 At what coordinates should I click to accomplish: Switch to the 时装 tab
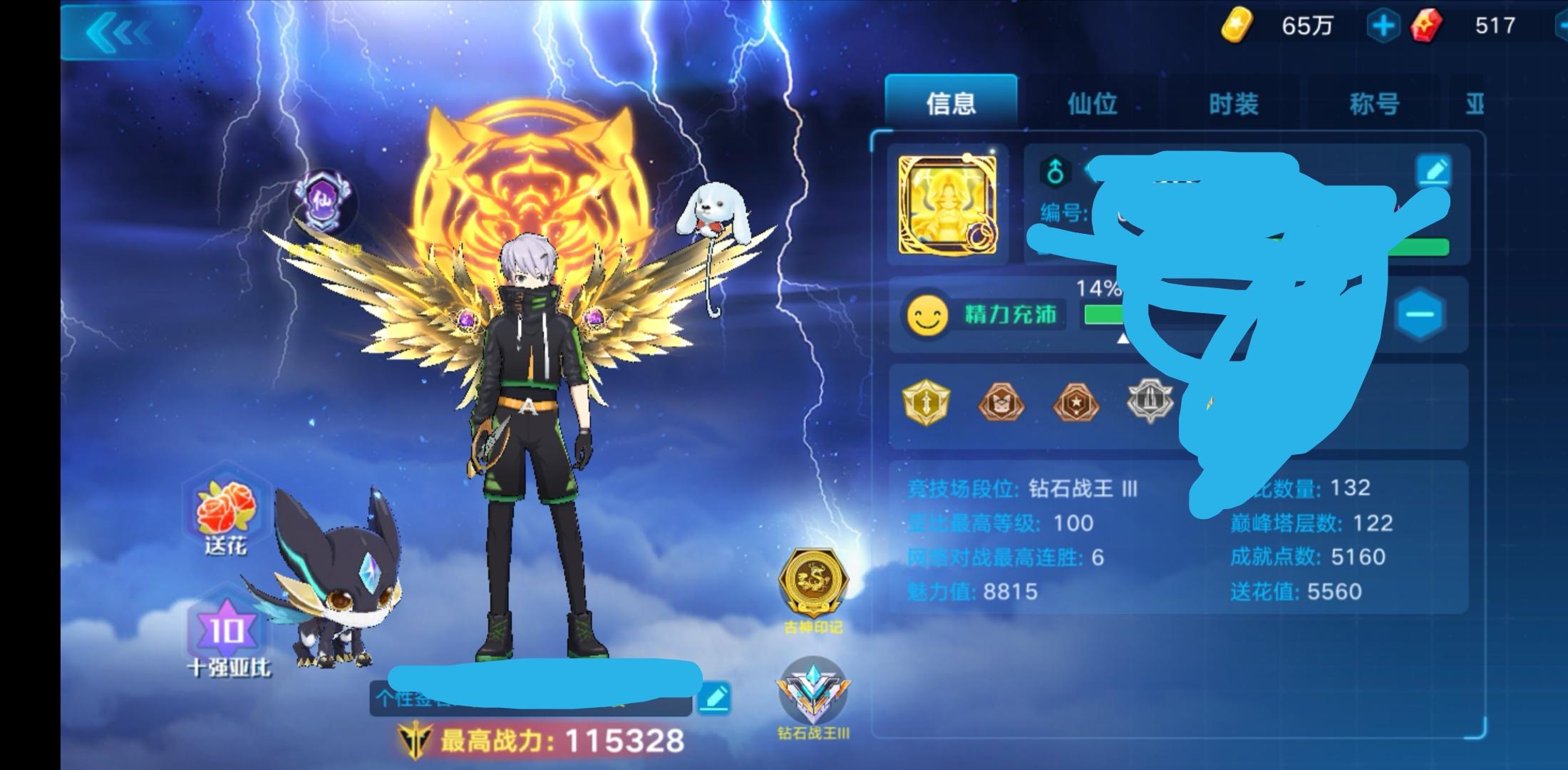(1233, 103)
